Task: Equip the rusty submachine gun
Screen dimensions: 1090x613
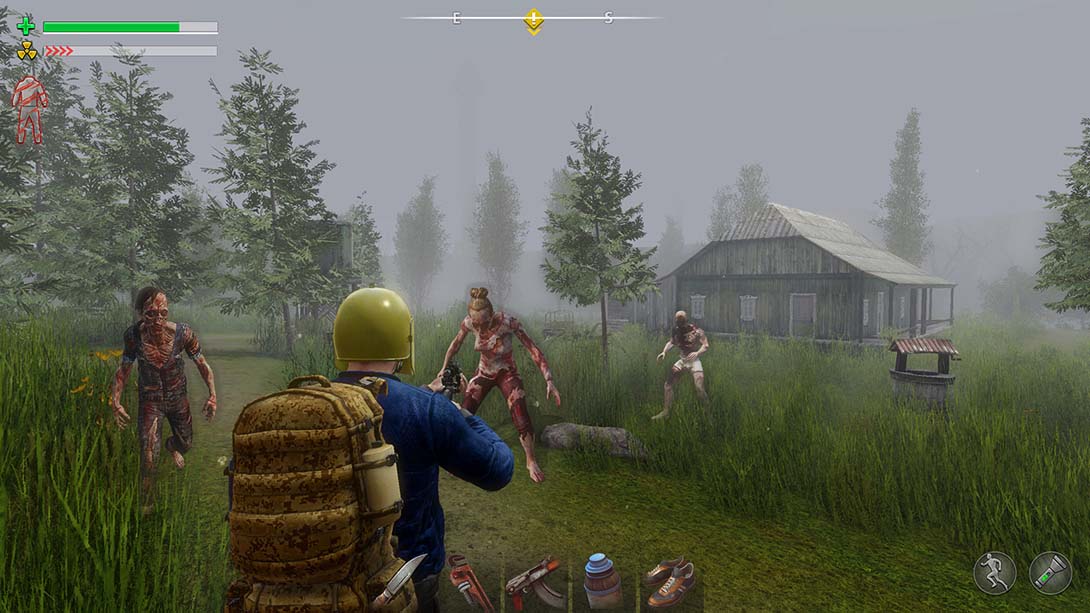Action: (535, 583)
